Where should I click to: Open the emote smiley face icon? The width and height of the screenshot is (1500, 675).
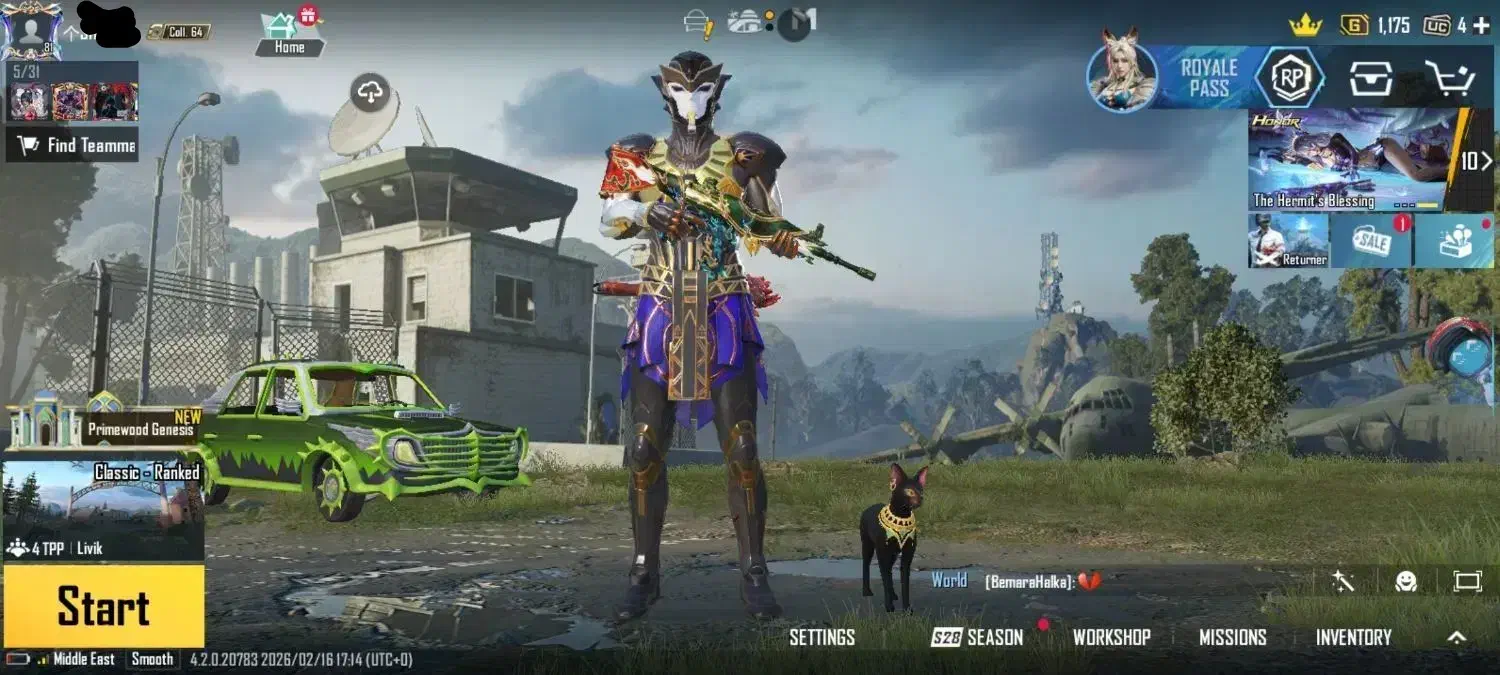1406,581
